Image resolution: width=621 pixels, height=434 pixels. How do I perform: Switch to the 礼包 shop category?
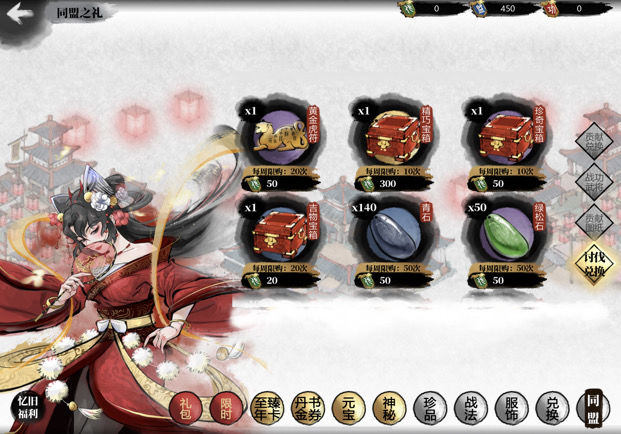184,407
